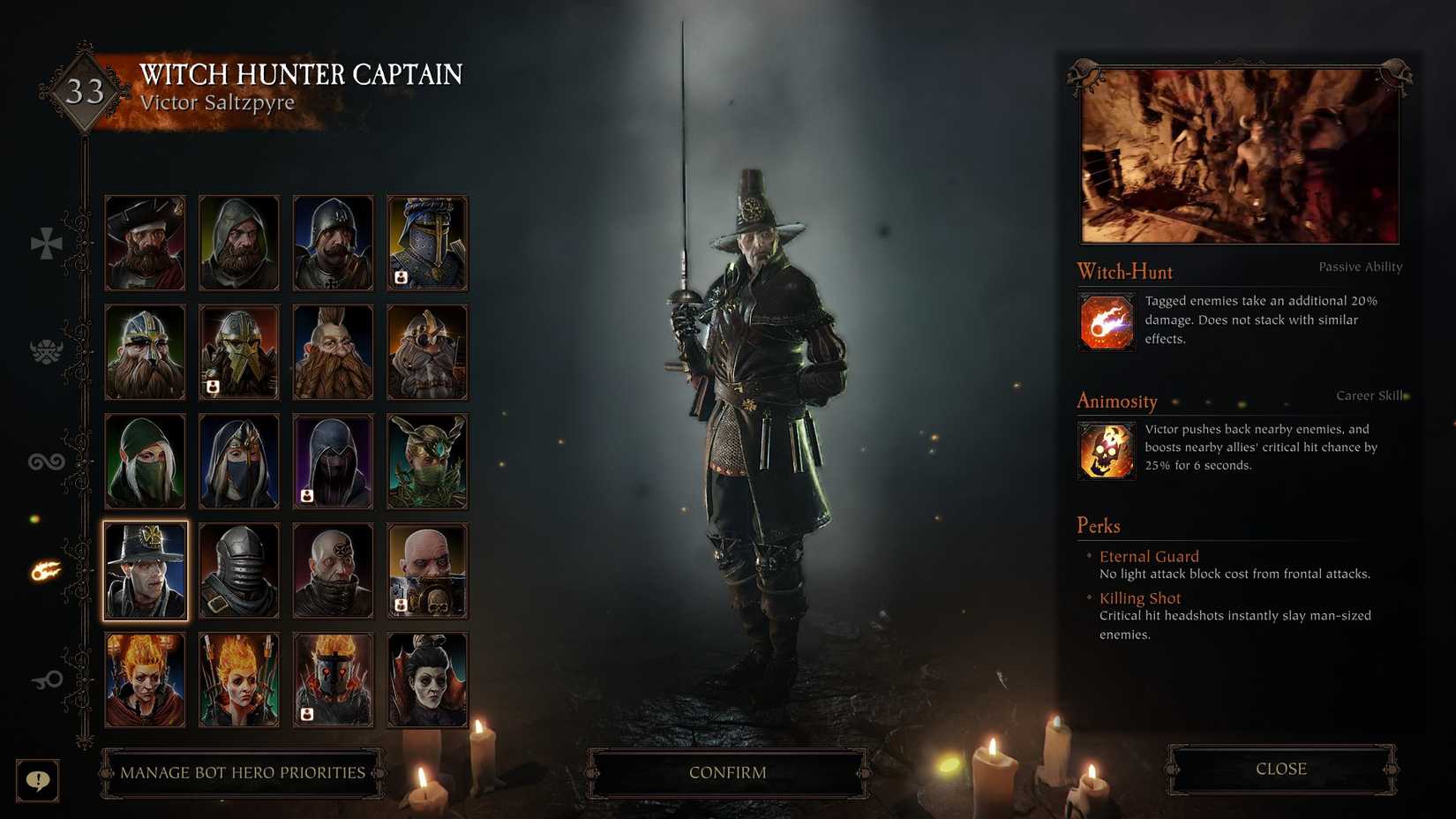Click the Killing Shot perk link
This screenshot has width=1456, height=819.
1139,597
